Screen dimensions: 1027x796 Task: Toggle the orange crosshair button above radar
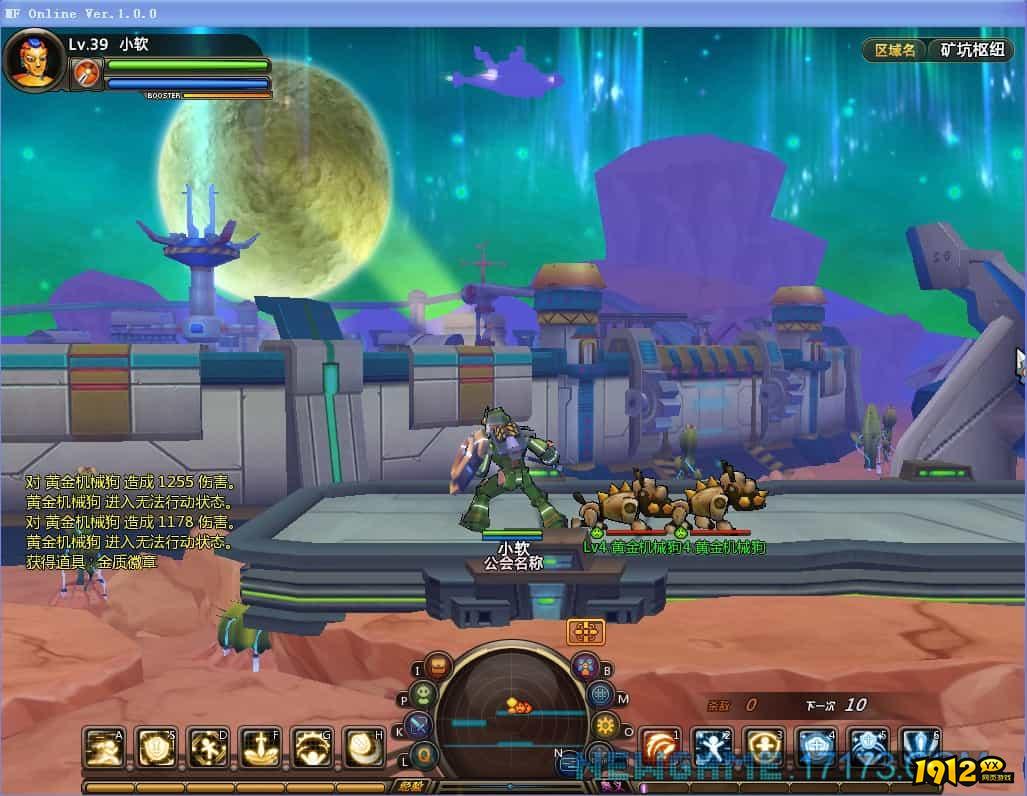coord(585,631)
